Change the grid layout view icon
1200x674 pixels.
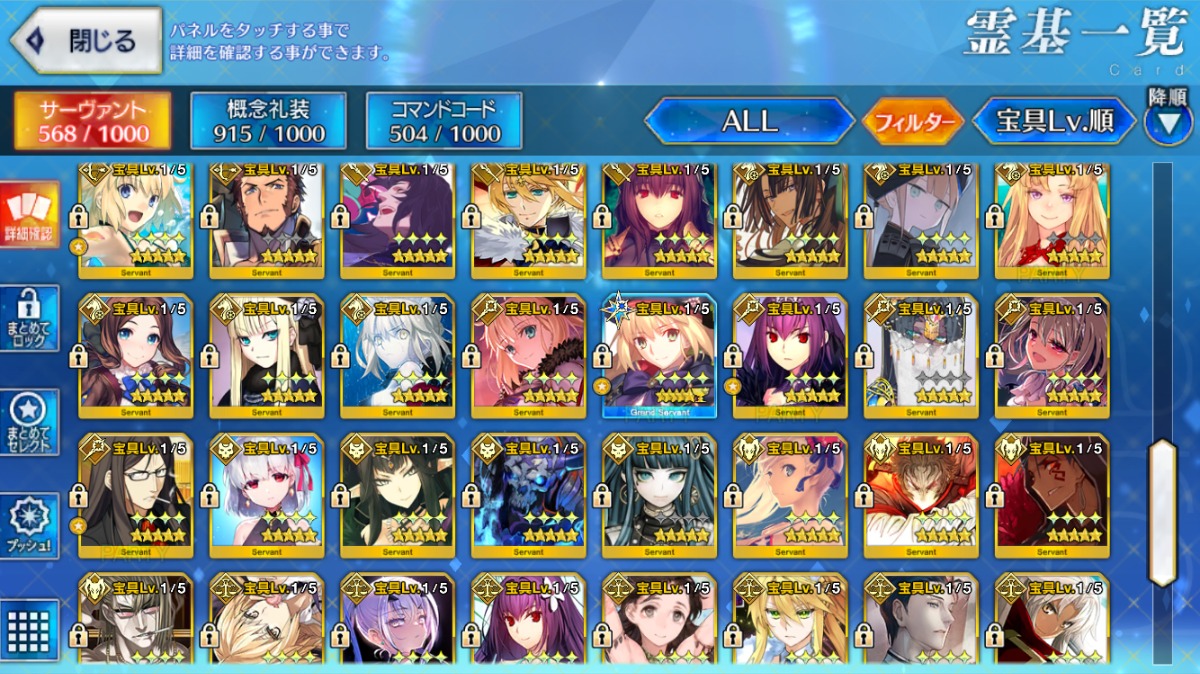29,628
